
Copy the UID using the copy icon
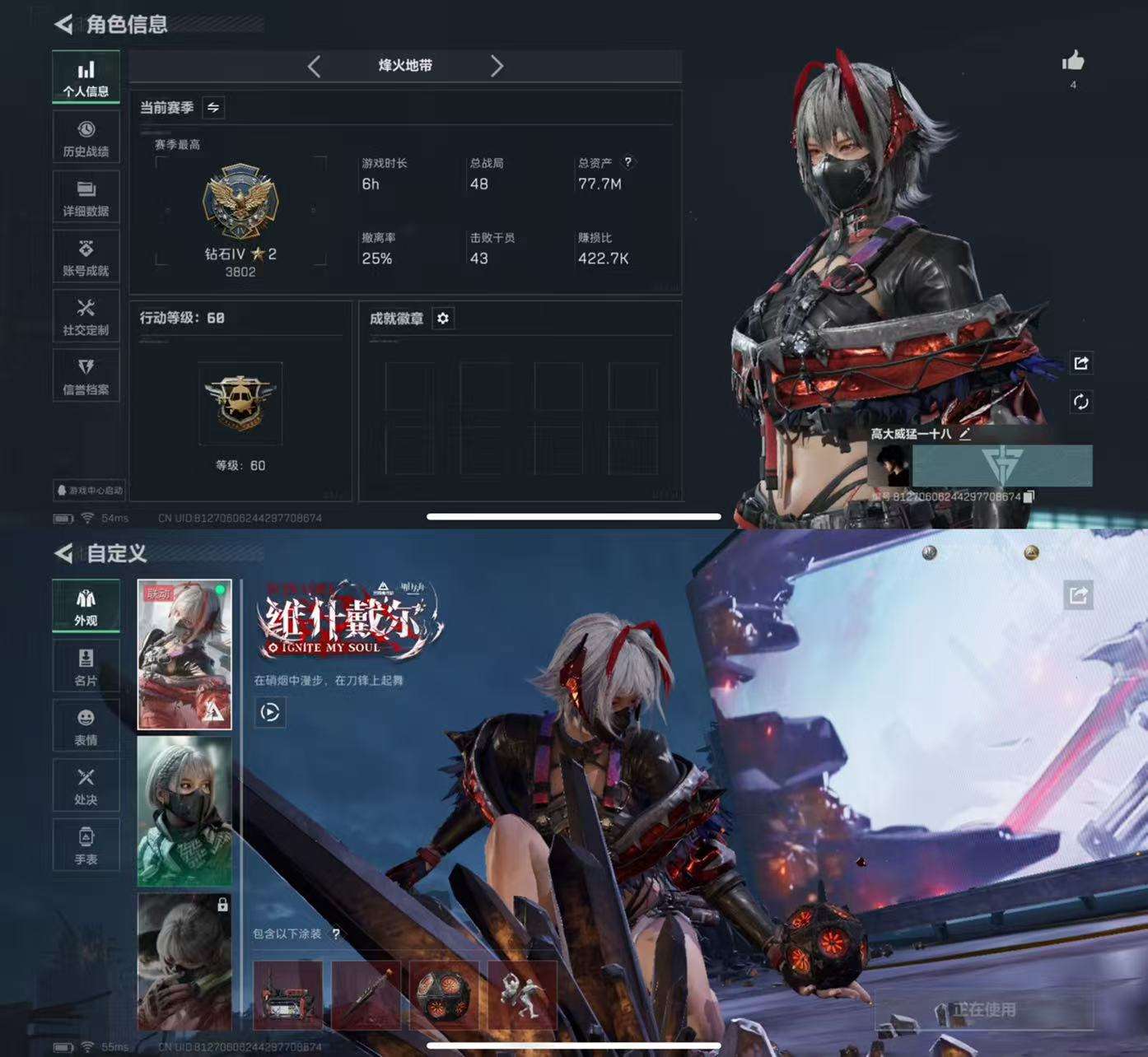tap(1029, 498)
